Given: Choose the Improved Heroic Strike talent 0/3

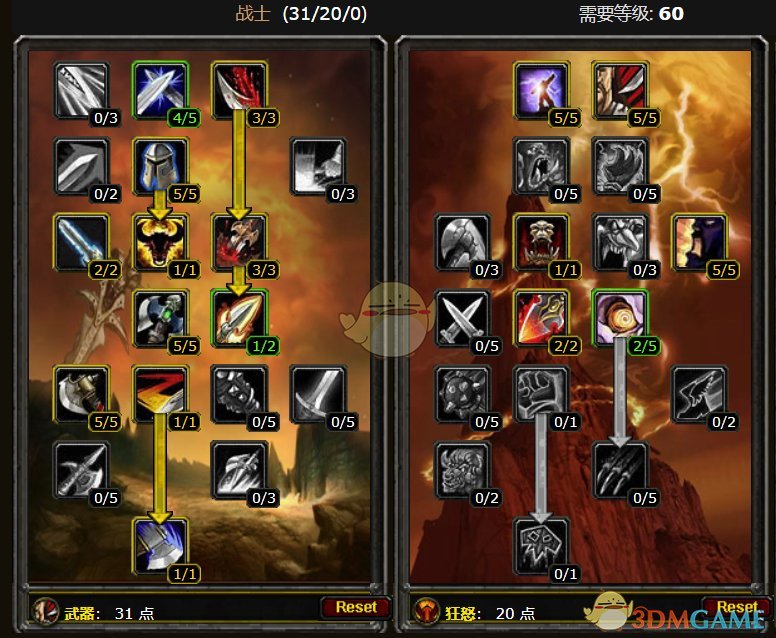Looking at the screenshot, I should pyautogui.click(x=82, y=90).
